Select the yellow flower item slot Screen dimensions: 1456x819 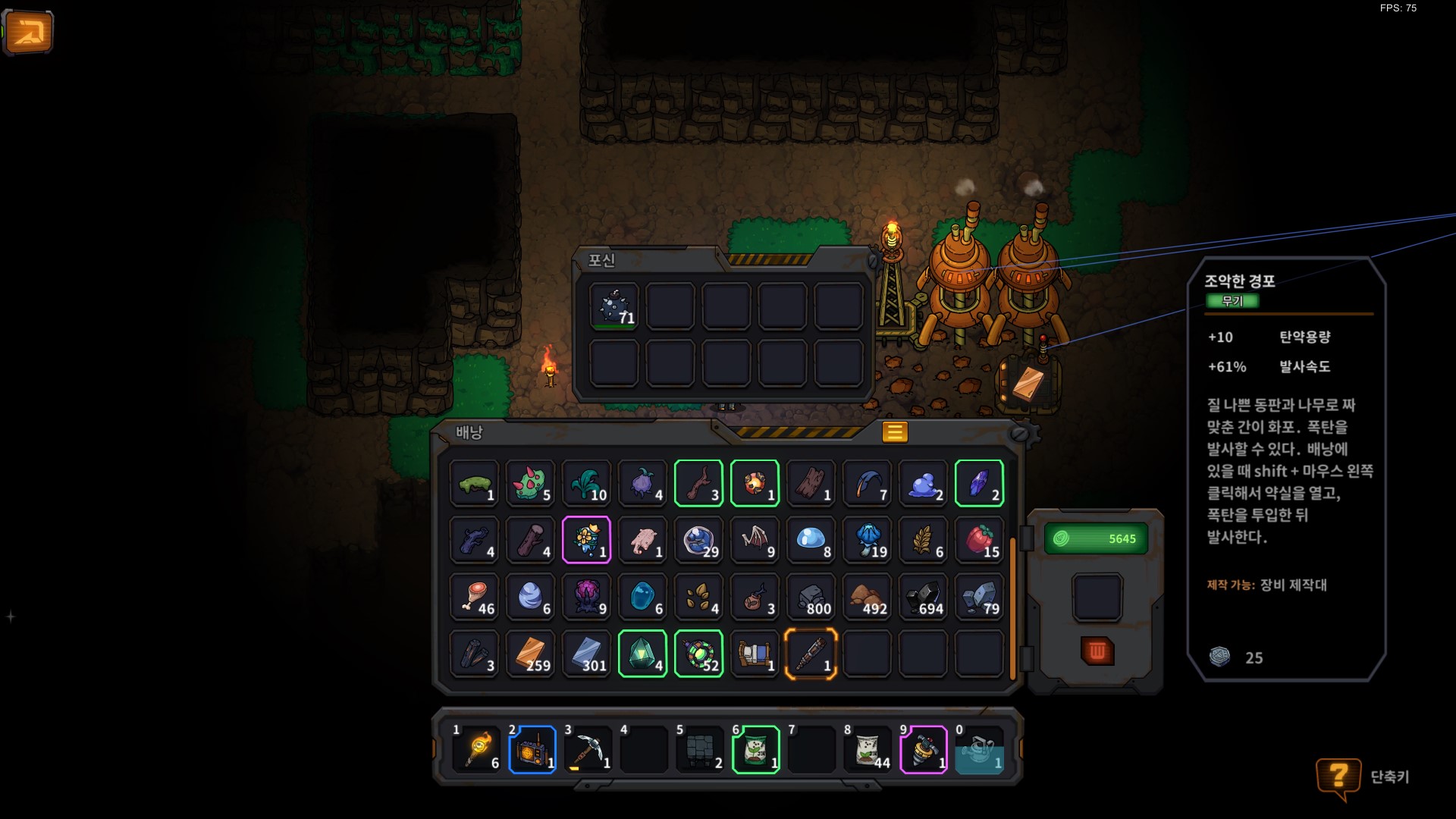click(x=586, y=541)
